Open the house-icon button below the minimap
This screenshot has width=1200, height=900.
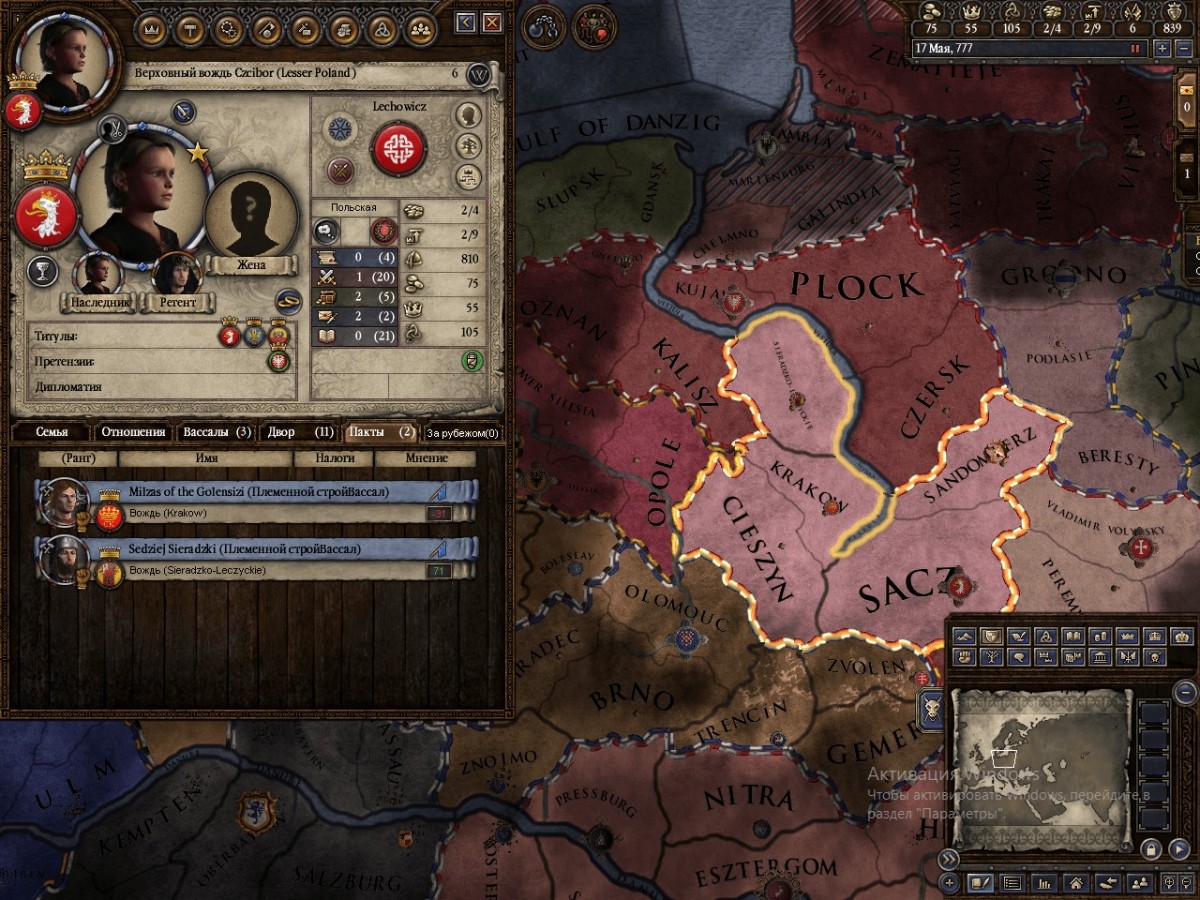[1075, 884]
